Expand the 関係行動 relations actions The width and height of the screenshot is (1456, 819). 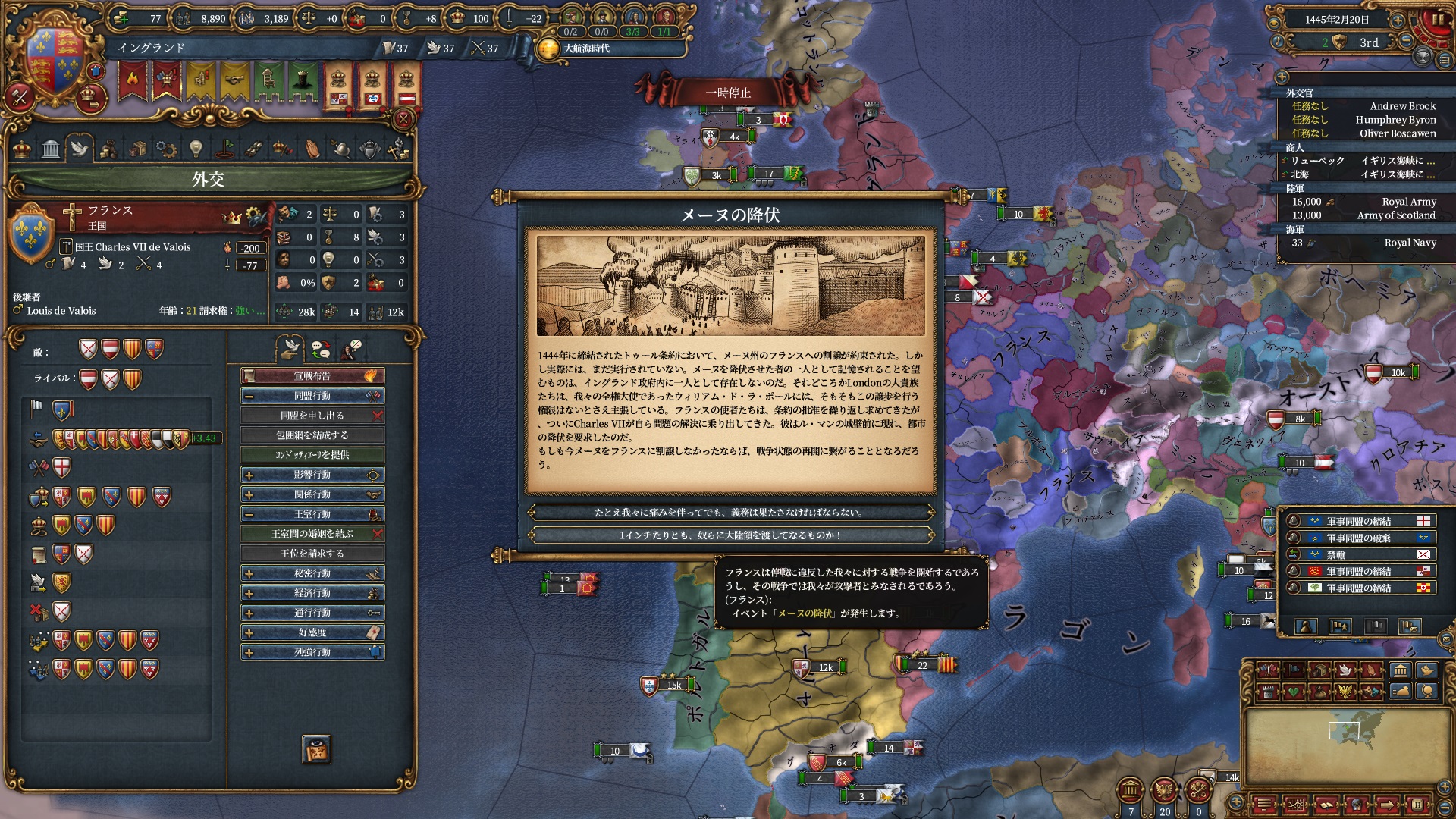(x=312, y=494)
